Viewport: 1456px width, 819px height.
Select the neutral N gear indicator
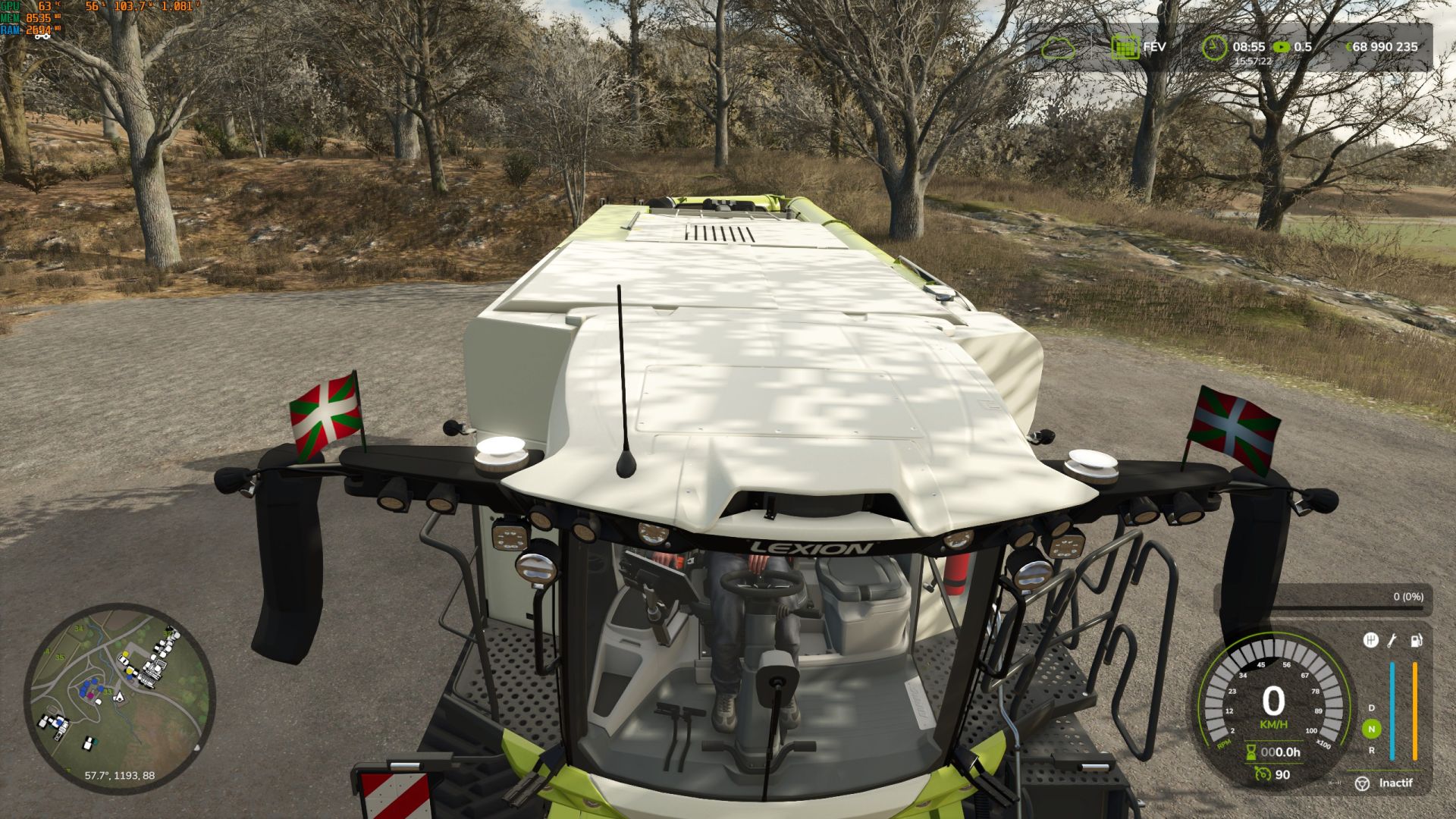coord(1371,729)
